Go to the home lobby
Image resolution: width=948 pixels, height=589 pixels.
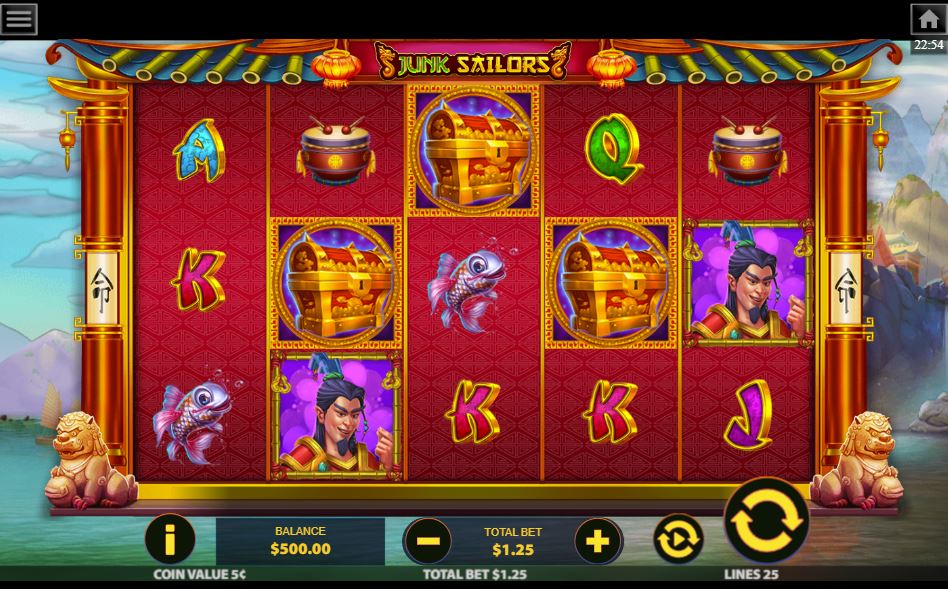point(928,19)
